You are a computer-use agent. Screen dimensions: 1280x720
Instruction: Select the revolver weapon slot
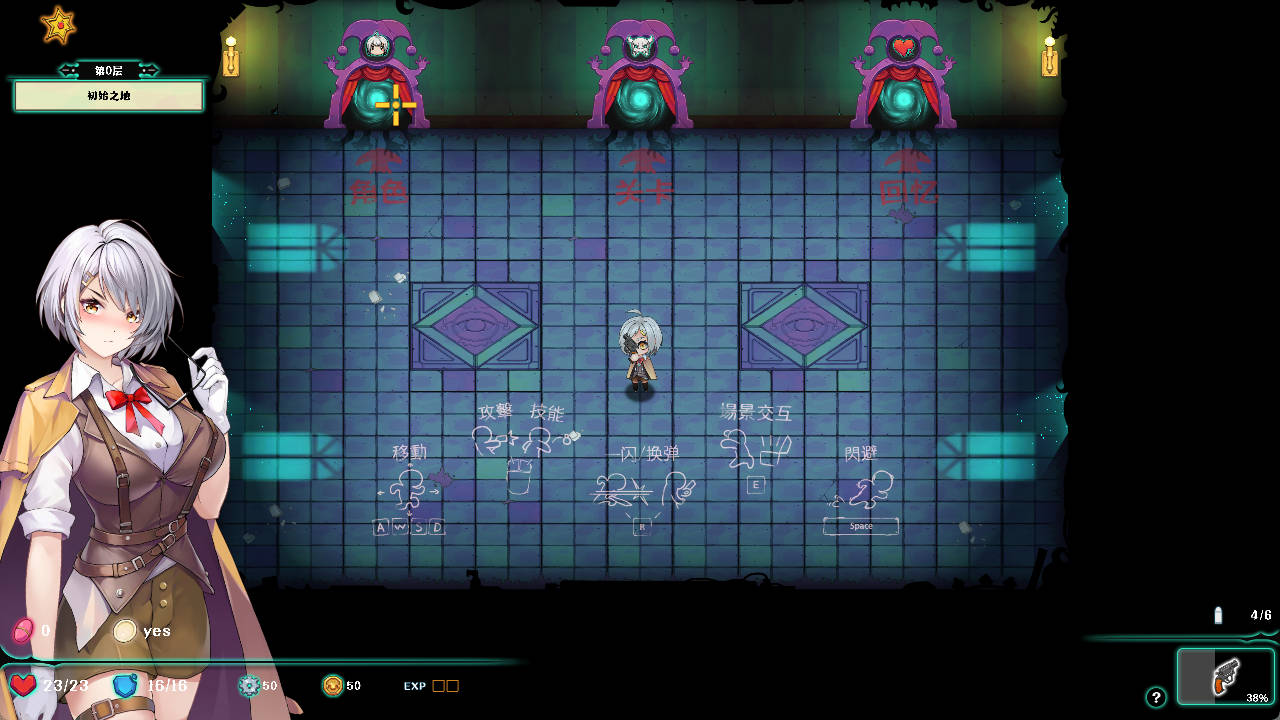click(1225, 677)
